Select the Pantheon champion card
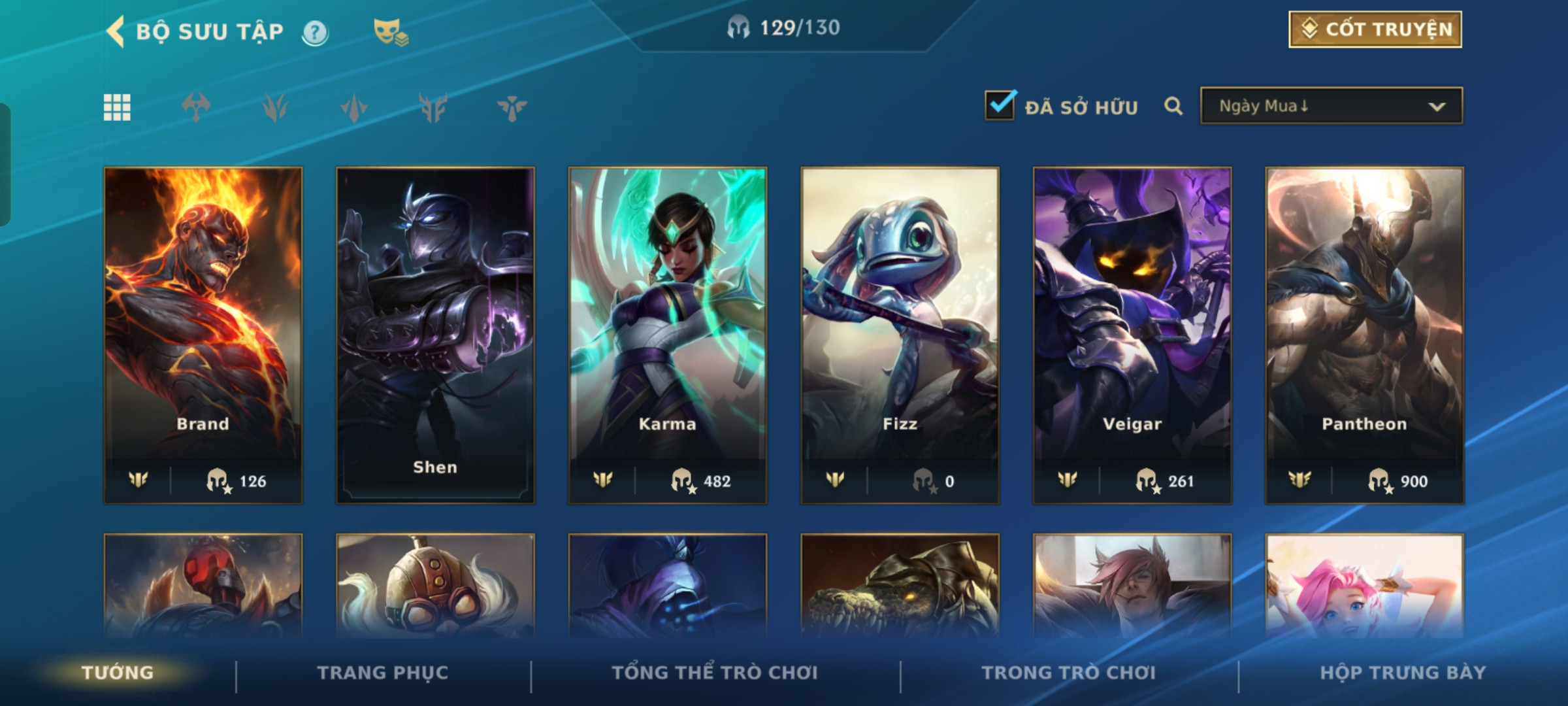The height and width of the screenshot is (706, 1568). pos(1364,335)
